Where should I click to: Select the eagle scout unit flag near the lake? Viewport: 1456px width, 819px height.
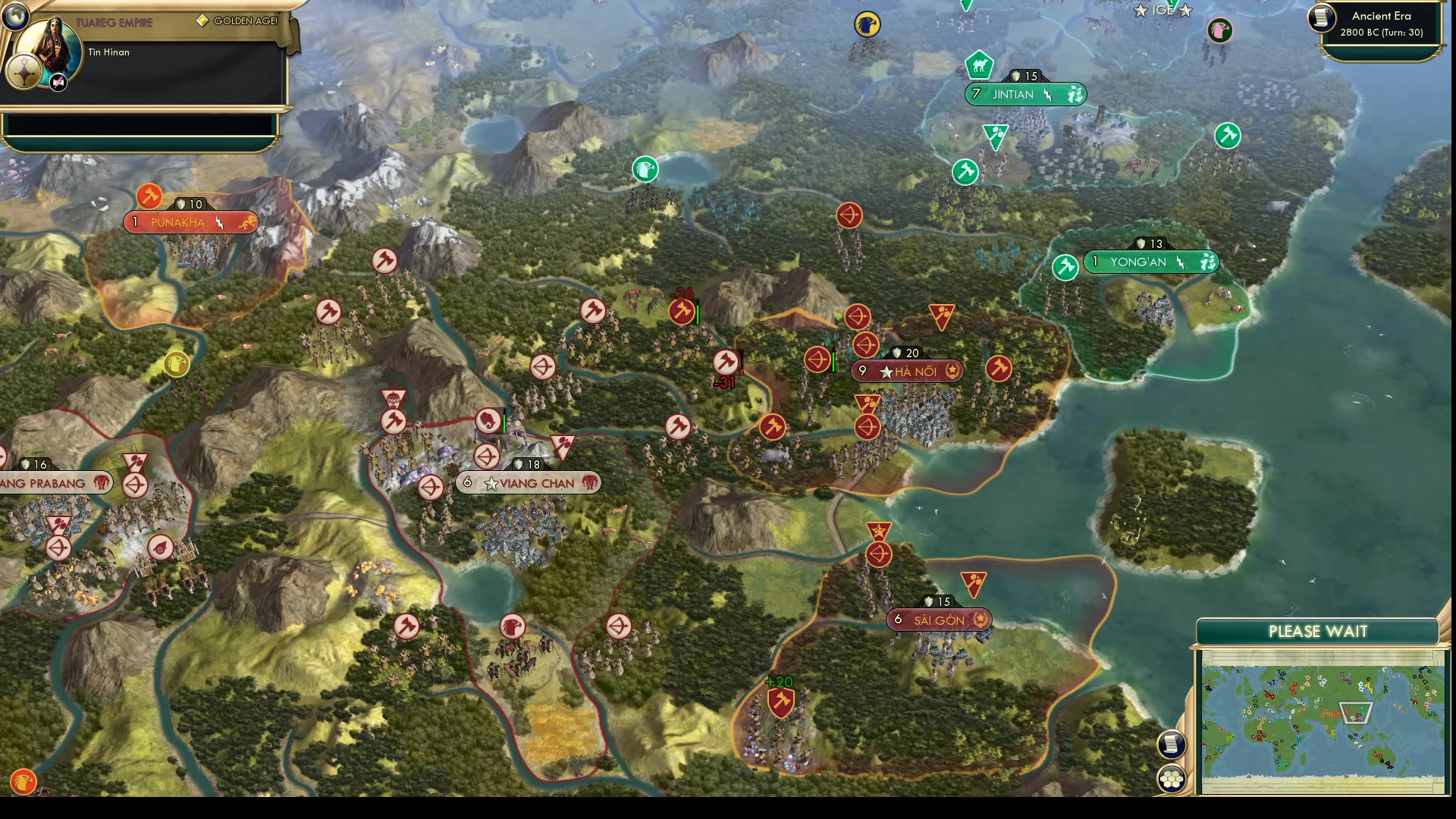[x=645, y=170]
